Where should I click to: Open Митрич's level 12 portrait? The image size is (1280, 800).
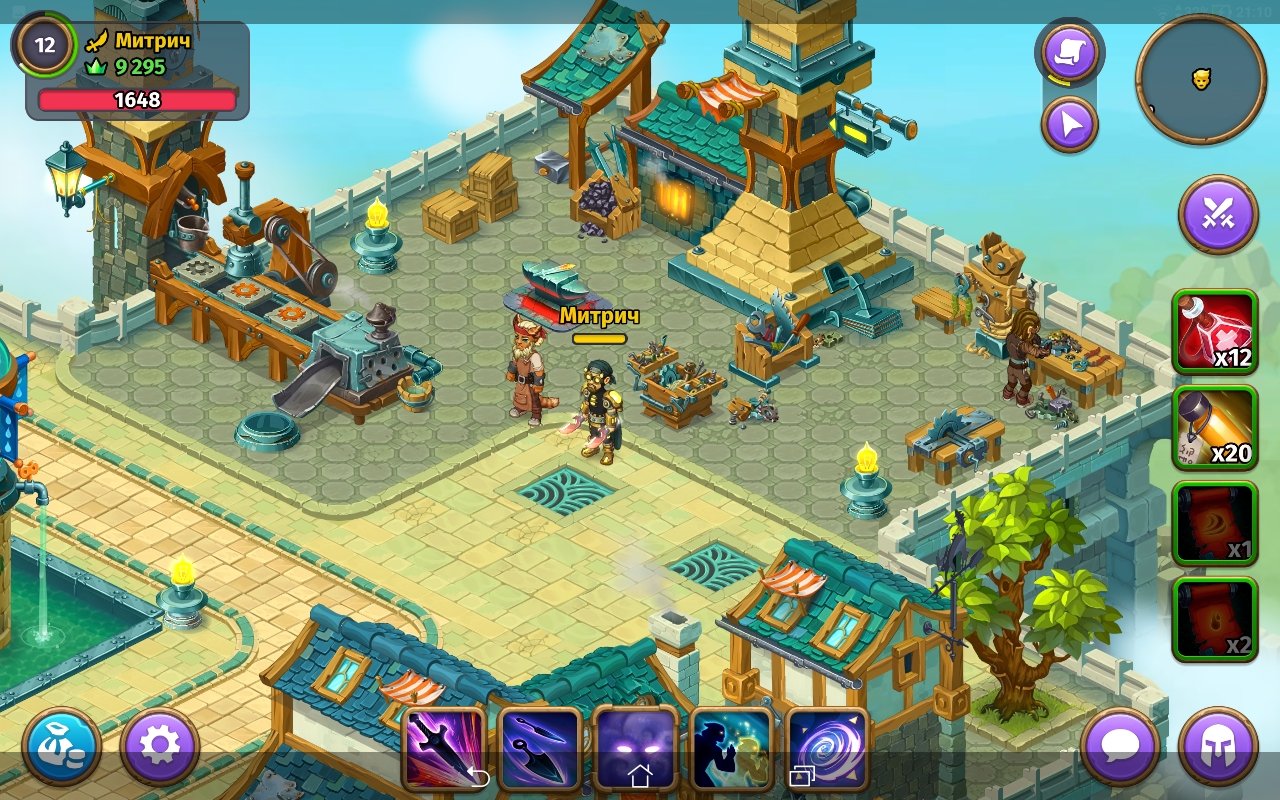click(x=45, y=45)
